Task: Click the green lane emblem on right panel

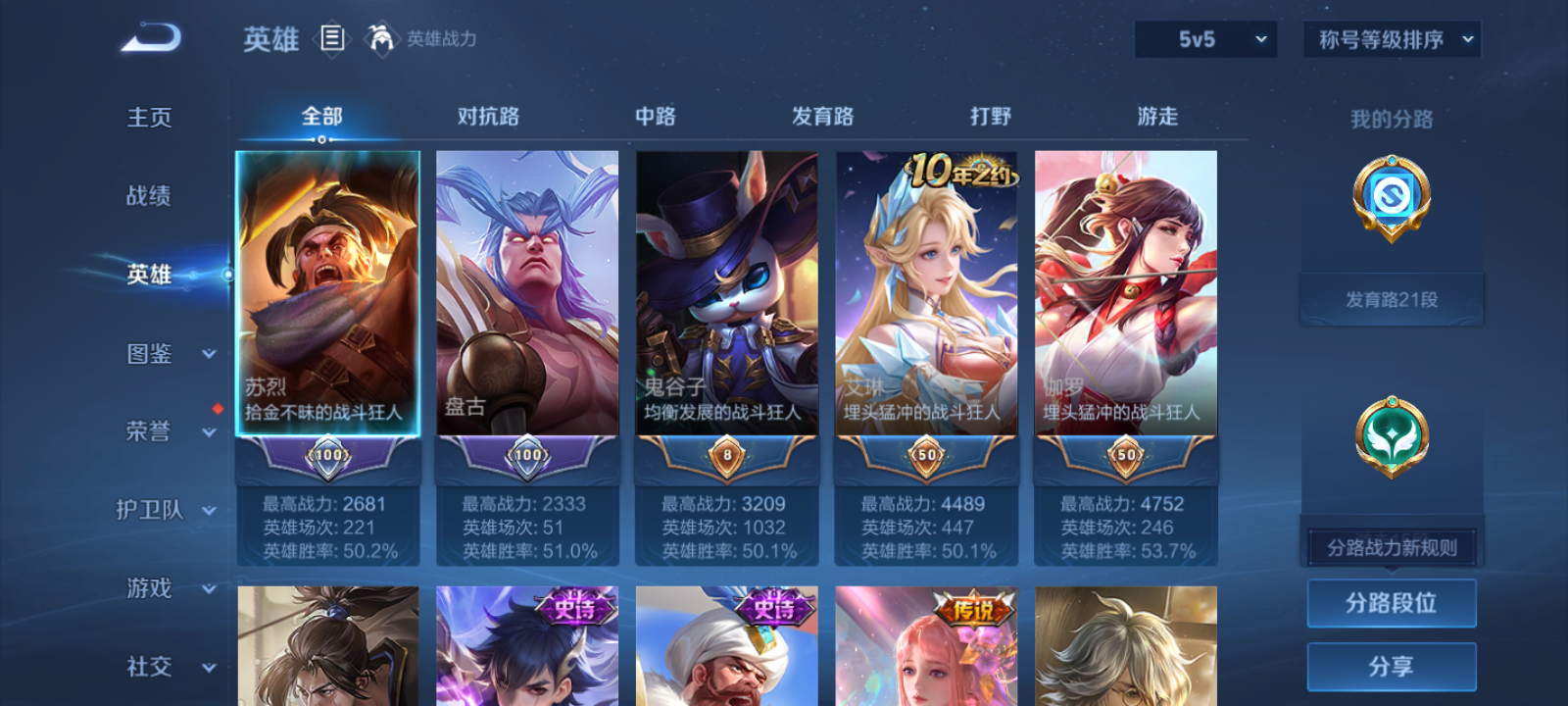Action: [1391, 436]
